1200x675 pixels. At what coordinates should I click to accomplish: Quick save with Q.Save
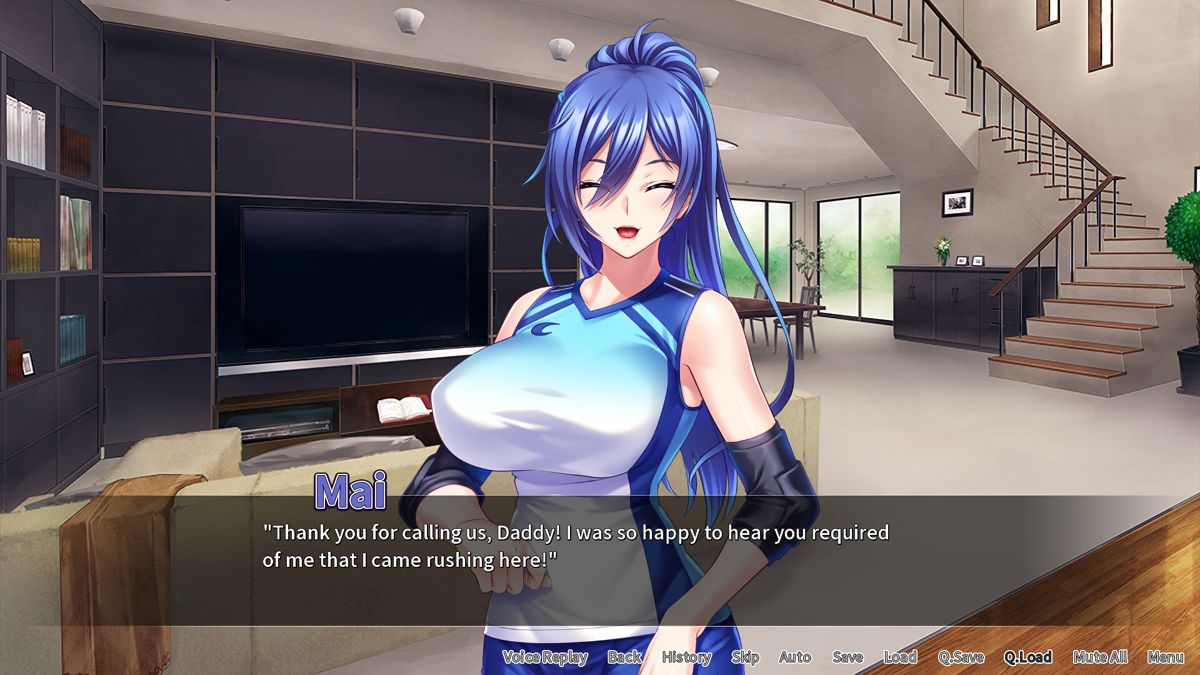(x=961, y=657)
